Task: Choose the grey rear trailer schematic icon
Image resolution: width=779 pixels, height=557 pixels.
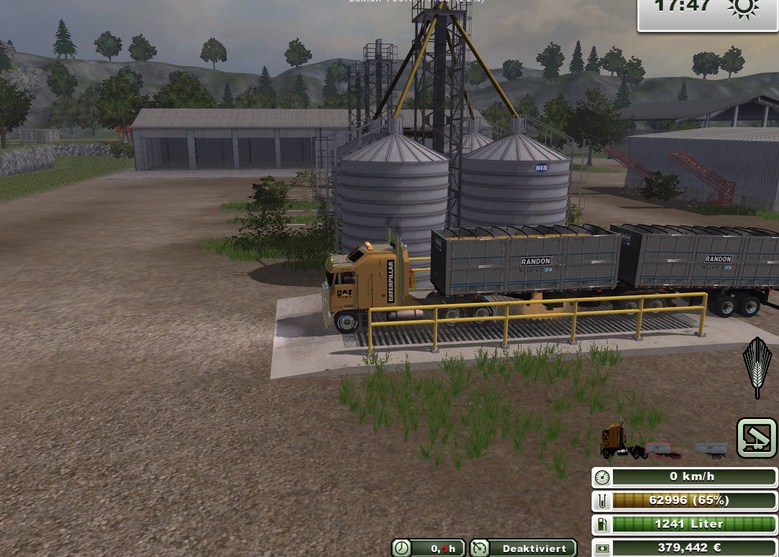Action: (711, 450)
